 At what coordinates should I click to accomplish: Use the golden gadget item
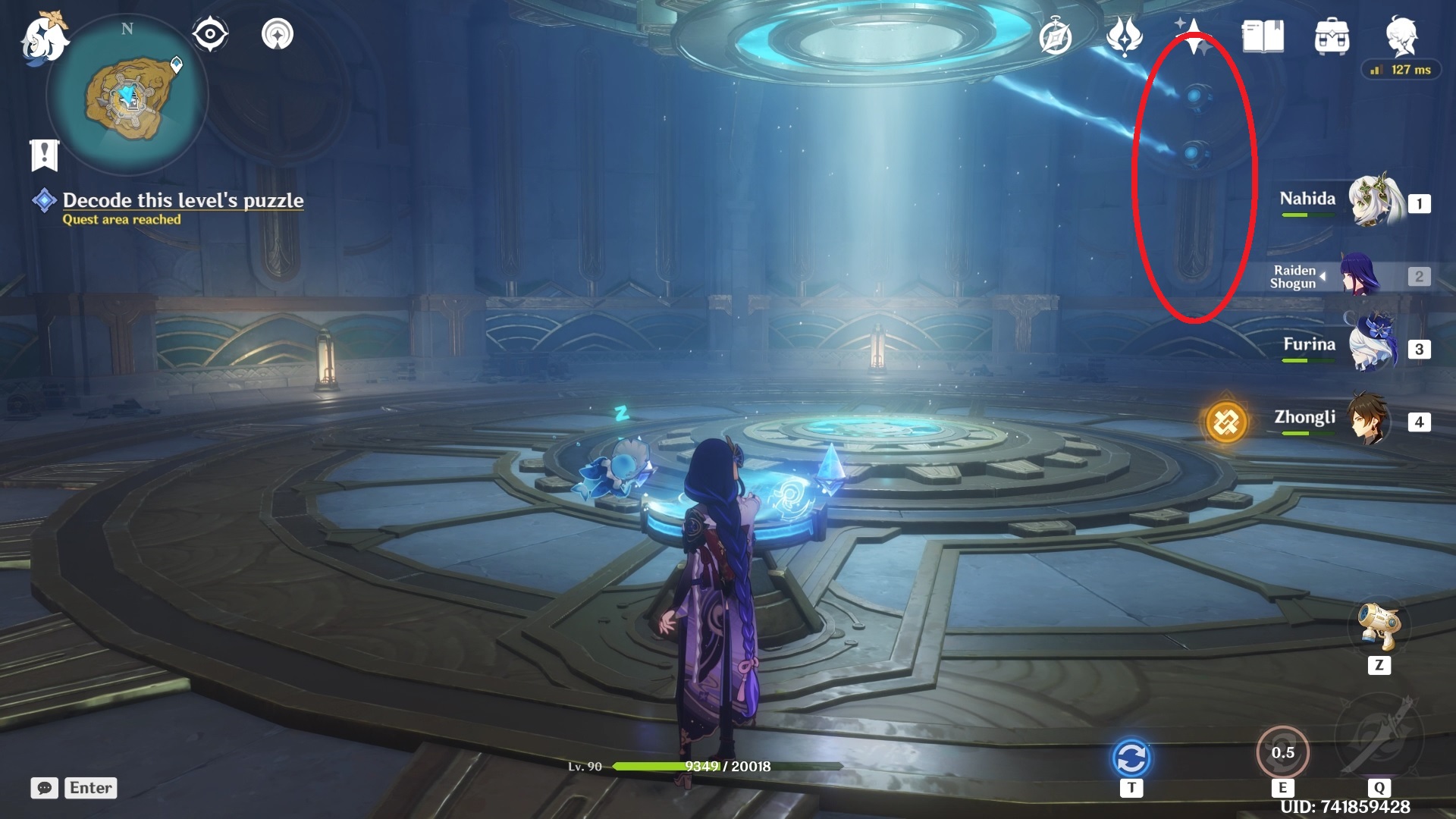tap(1379, 626)
